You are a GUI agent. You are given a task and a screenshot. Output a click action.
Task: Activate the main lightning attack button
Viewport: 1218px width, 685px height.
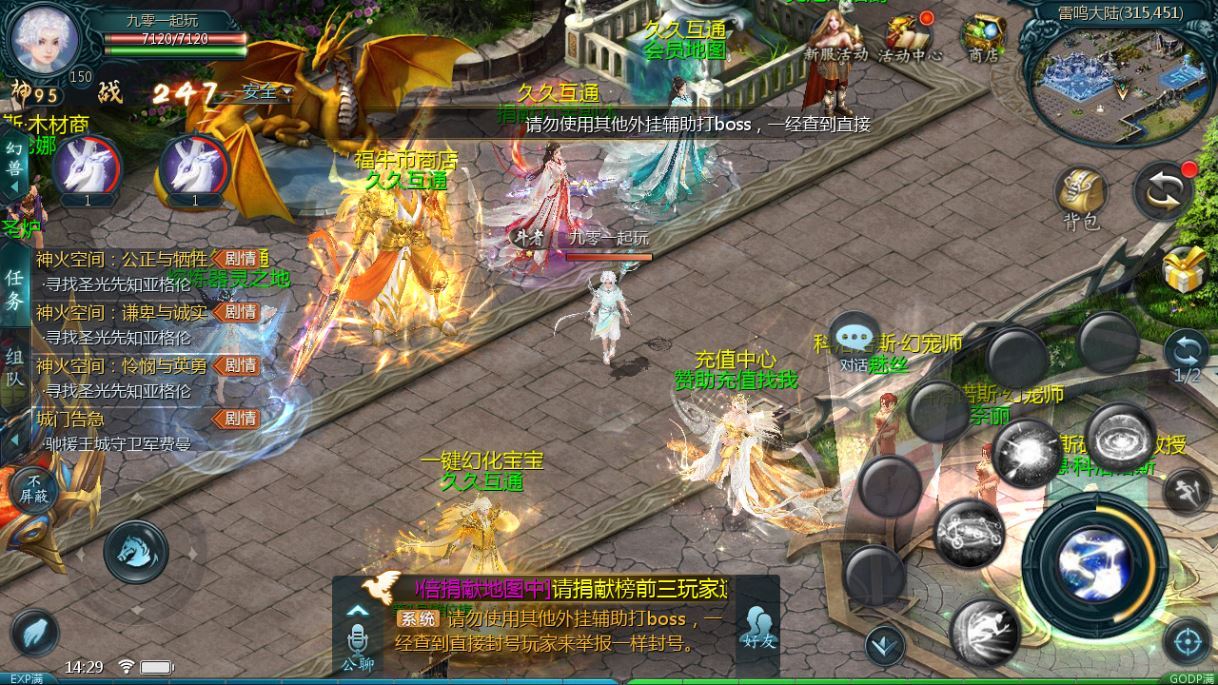pos(1095,557)
